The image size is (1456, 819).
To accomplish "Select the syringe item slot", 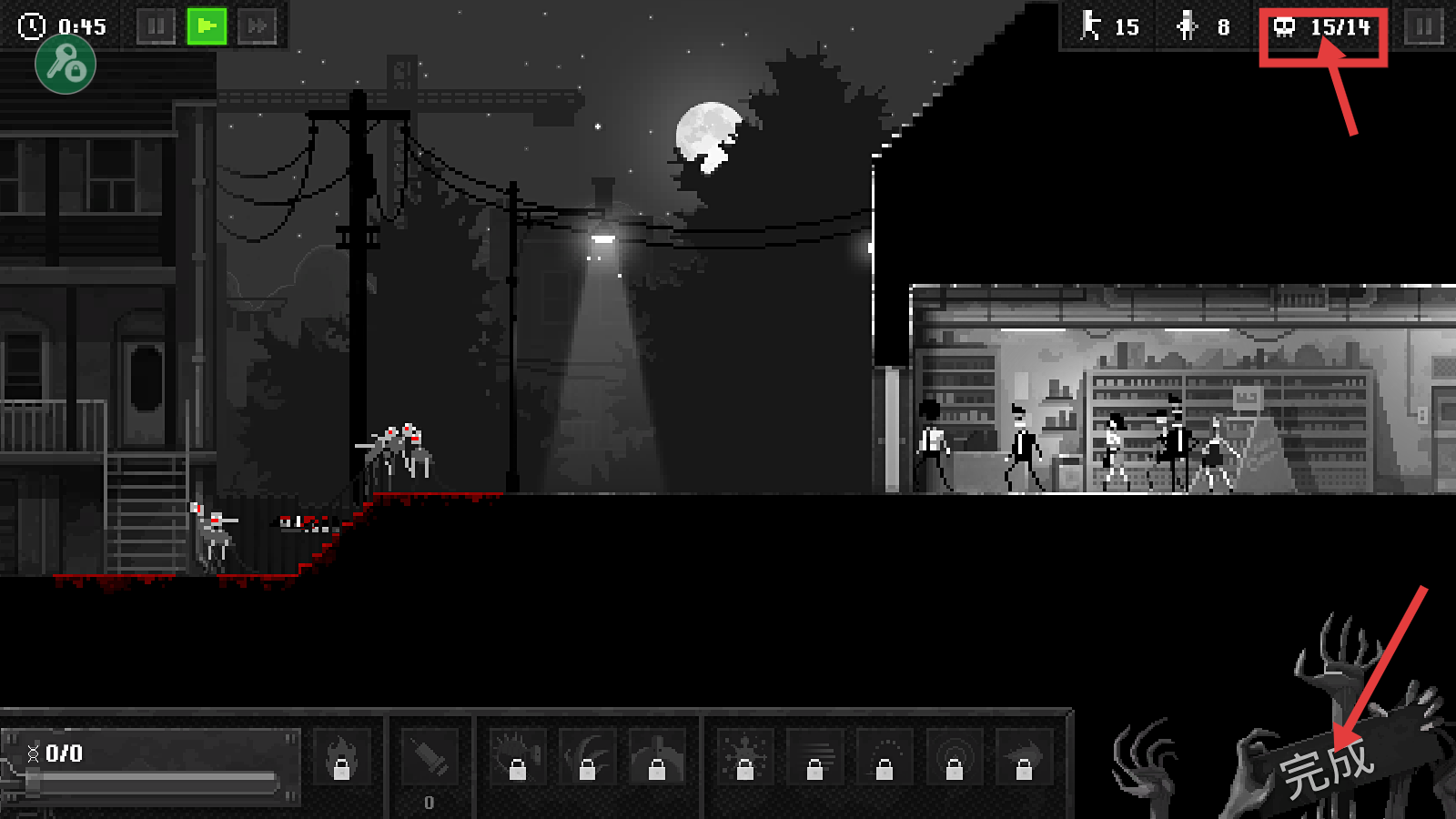I will tap(430, 757).
